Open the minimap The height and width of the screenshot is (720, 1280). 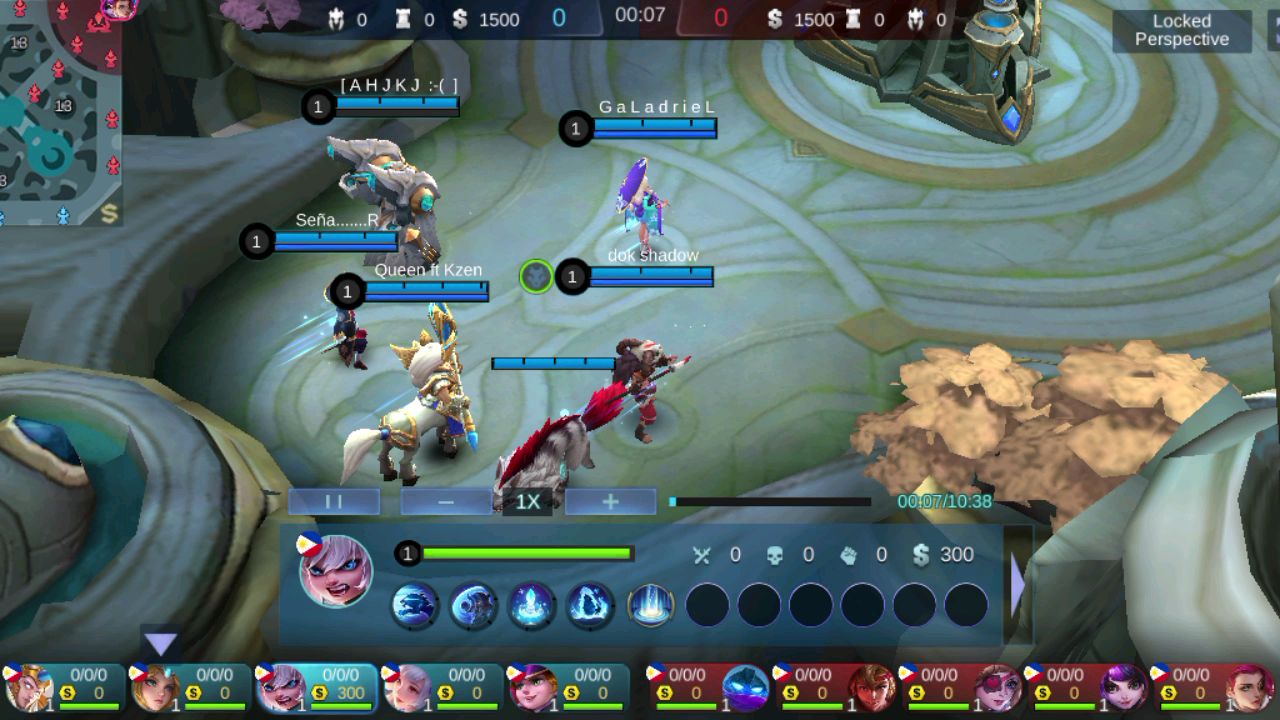tap(60, 112)
